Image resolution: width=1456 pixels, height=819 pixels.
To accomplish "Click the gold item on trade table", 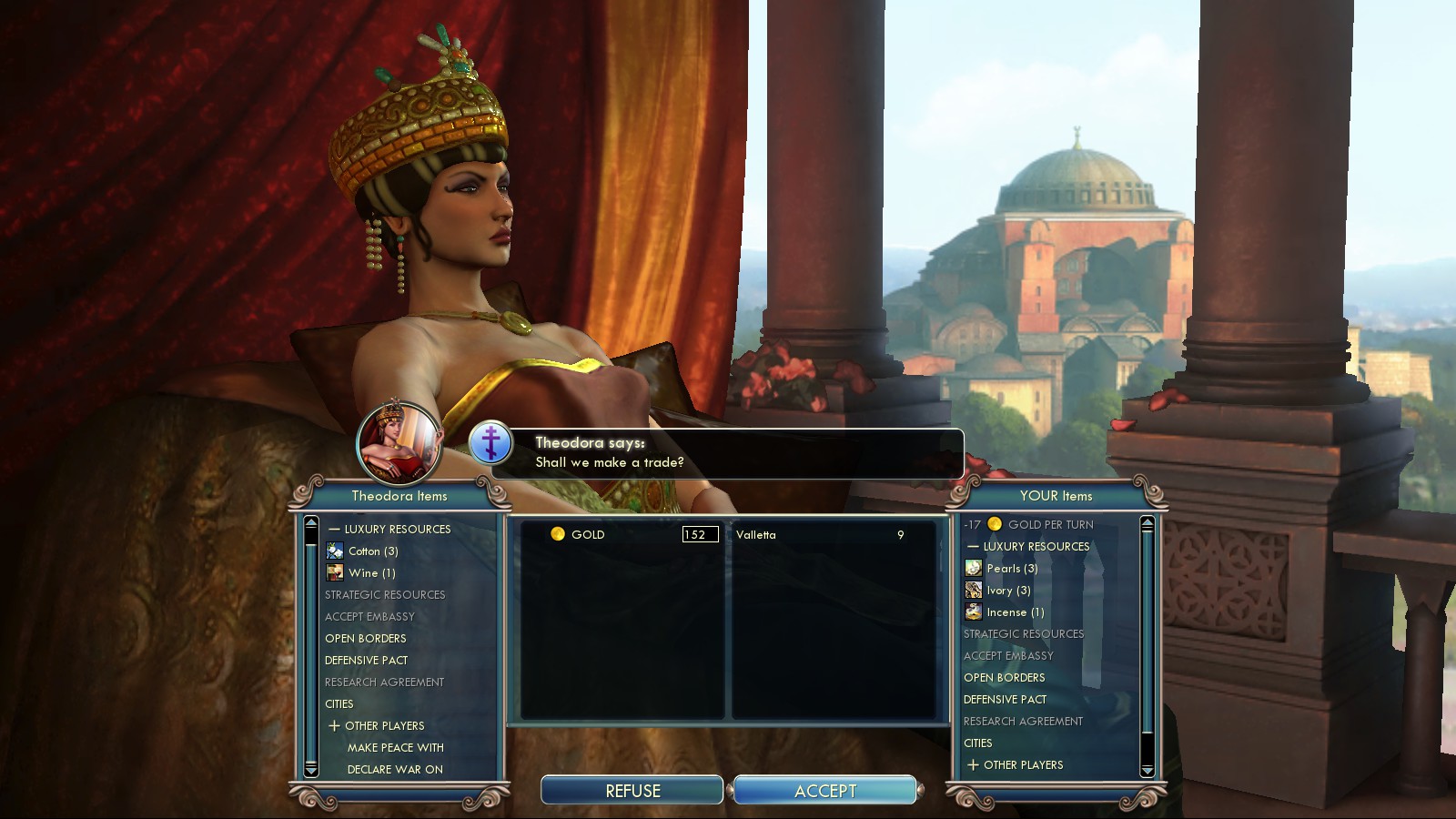I will (x=587, y=535).
